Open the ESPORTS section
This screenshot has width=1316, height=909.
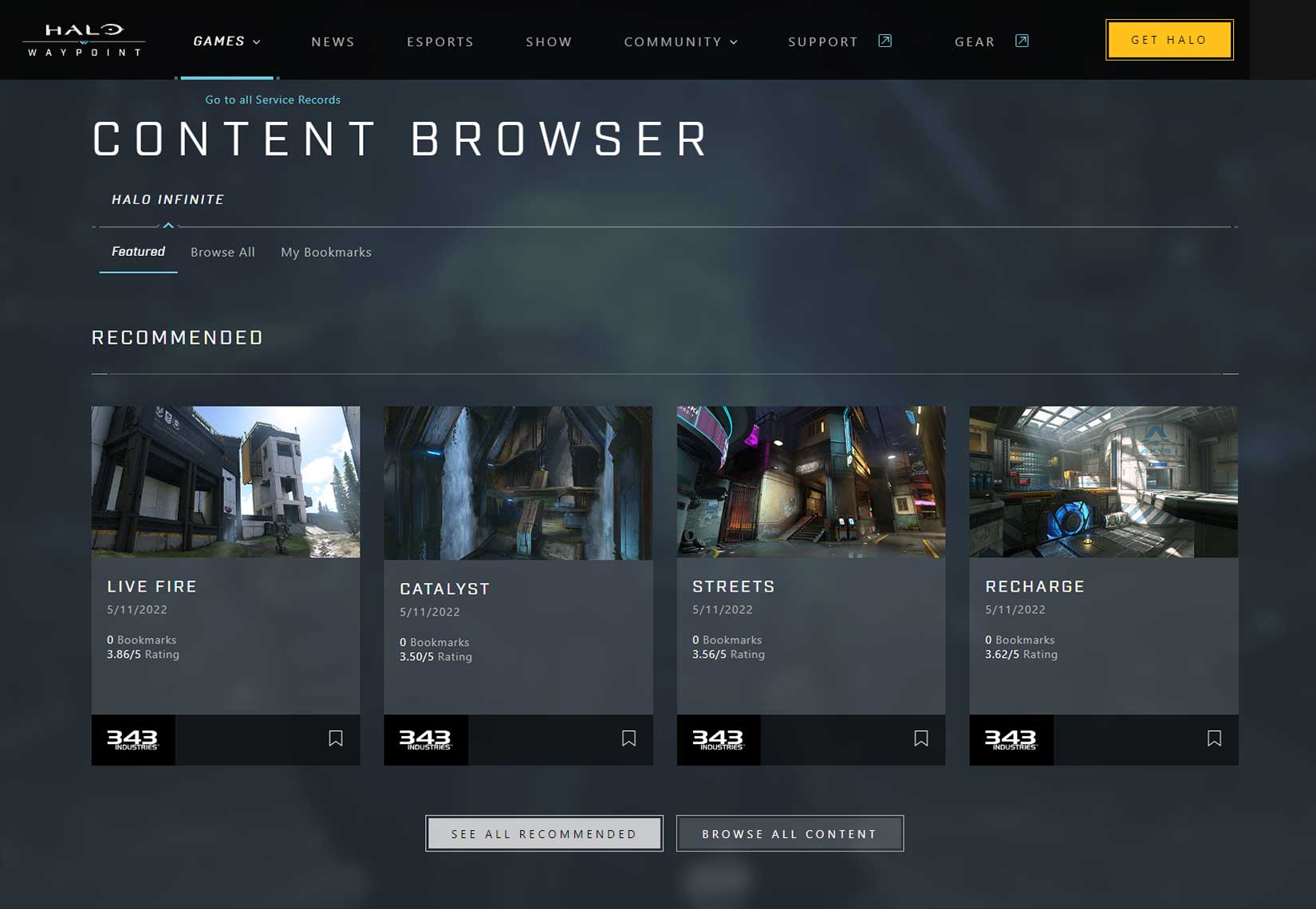click(x=440, y=41)
